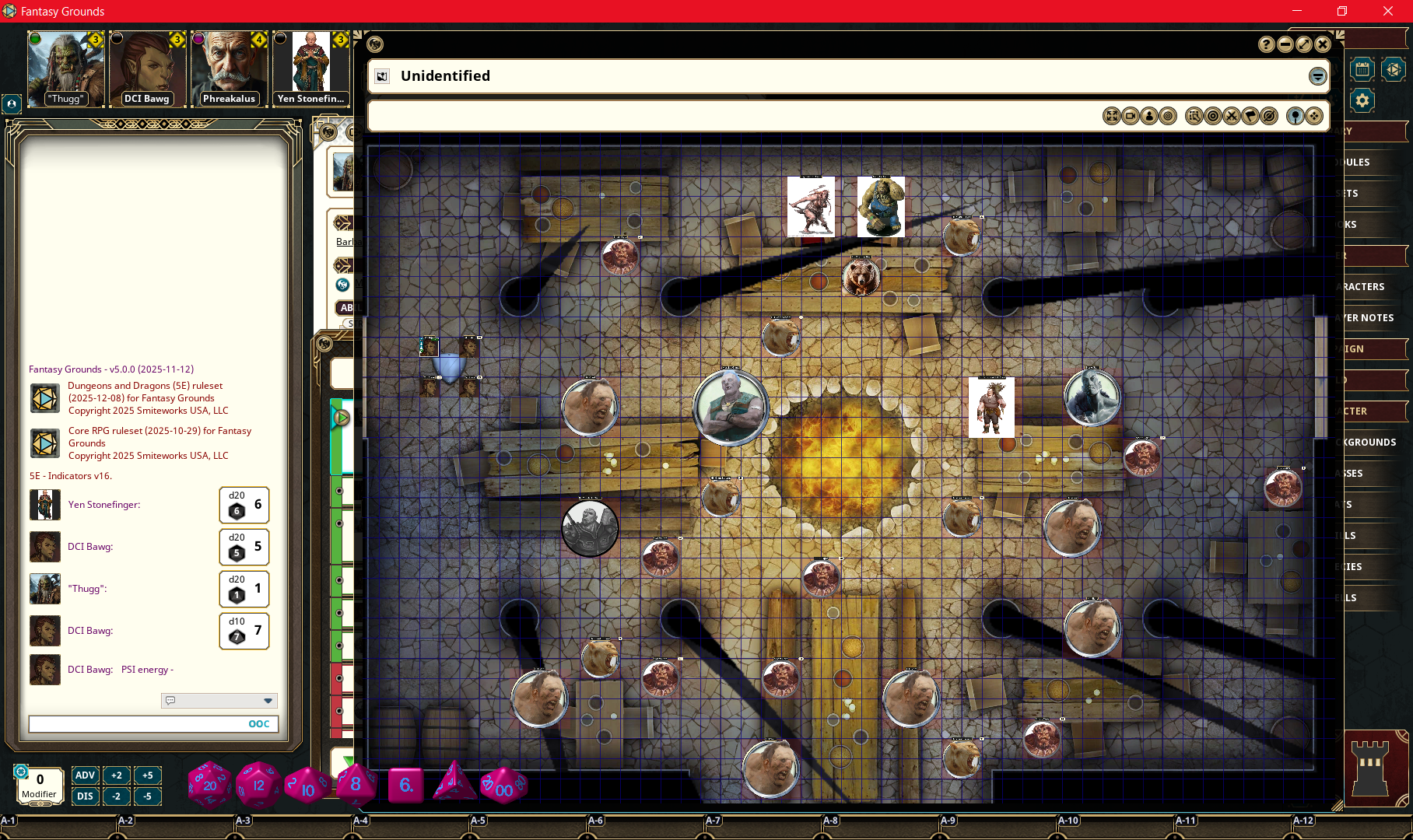
Task: Click the zoom-to-fit arrows icon on the map toolbar
Action: tap(1111, 116)
